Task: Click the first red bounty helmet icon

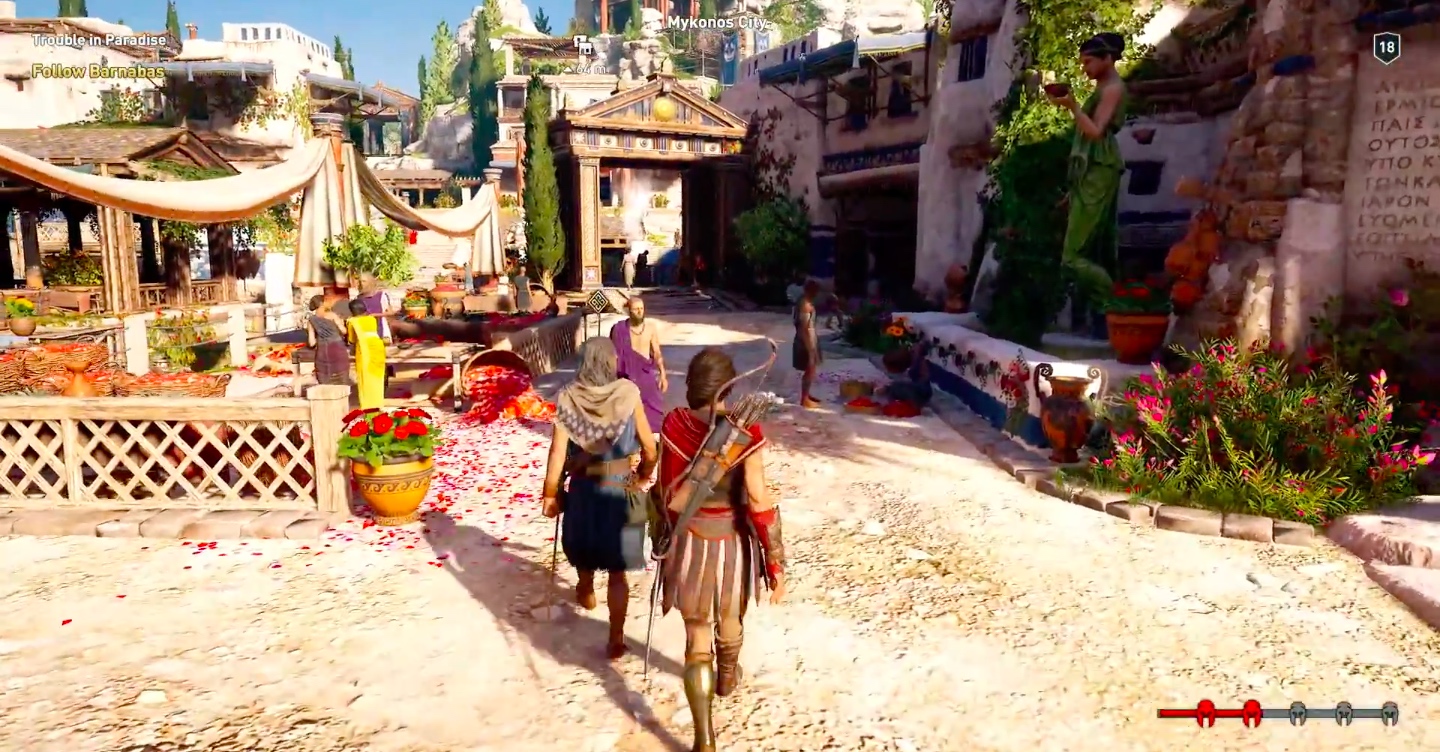Action: coord(1205,713)
